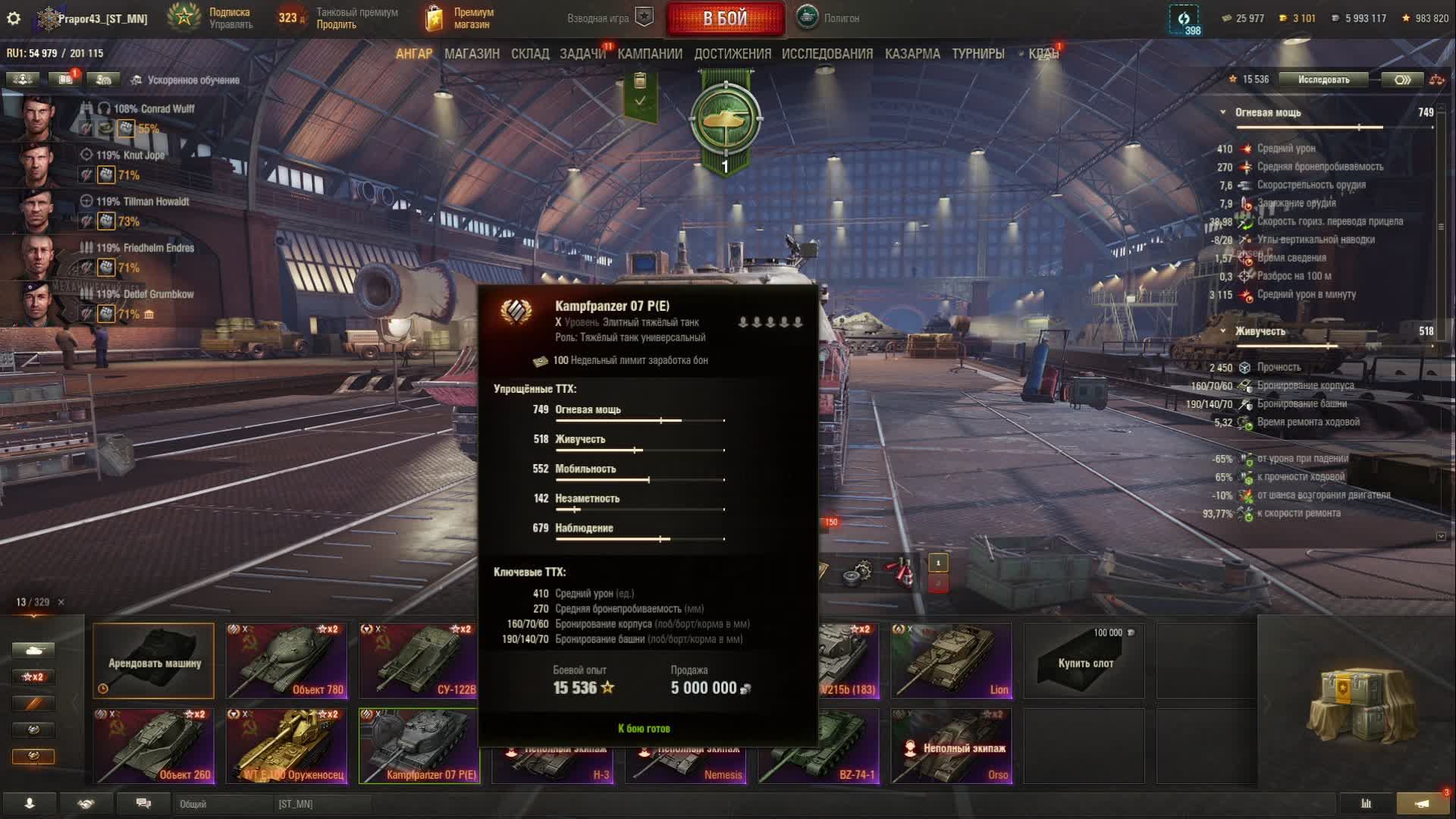
Task: Collapse the Огневая мощь stats section
Action: [1222, 112]
